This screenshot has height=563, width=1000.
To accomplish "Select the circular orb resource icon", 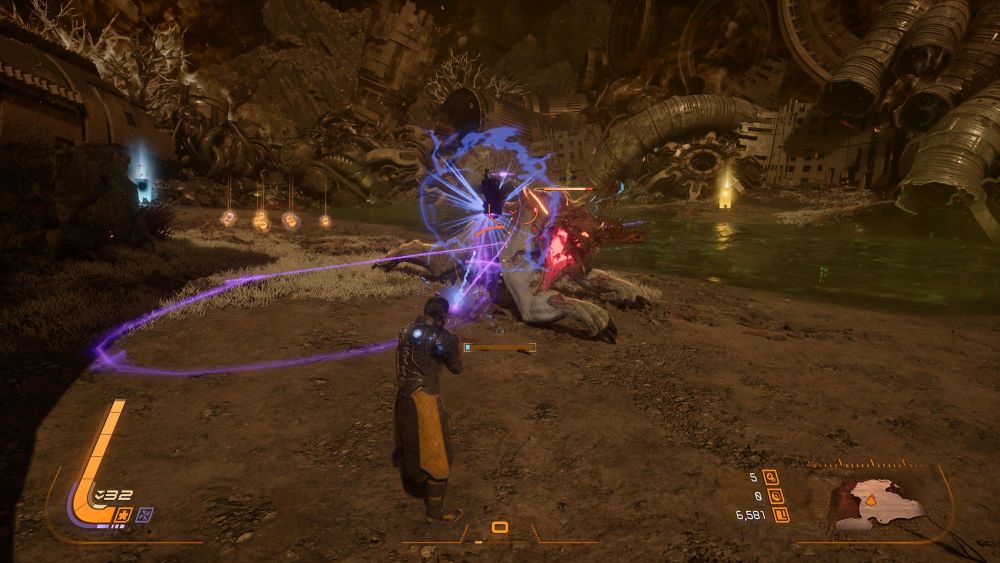I will tap(777, 496).
